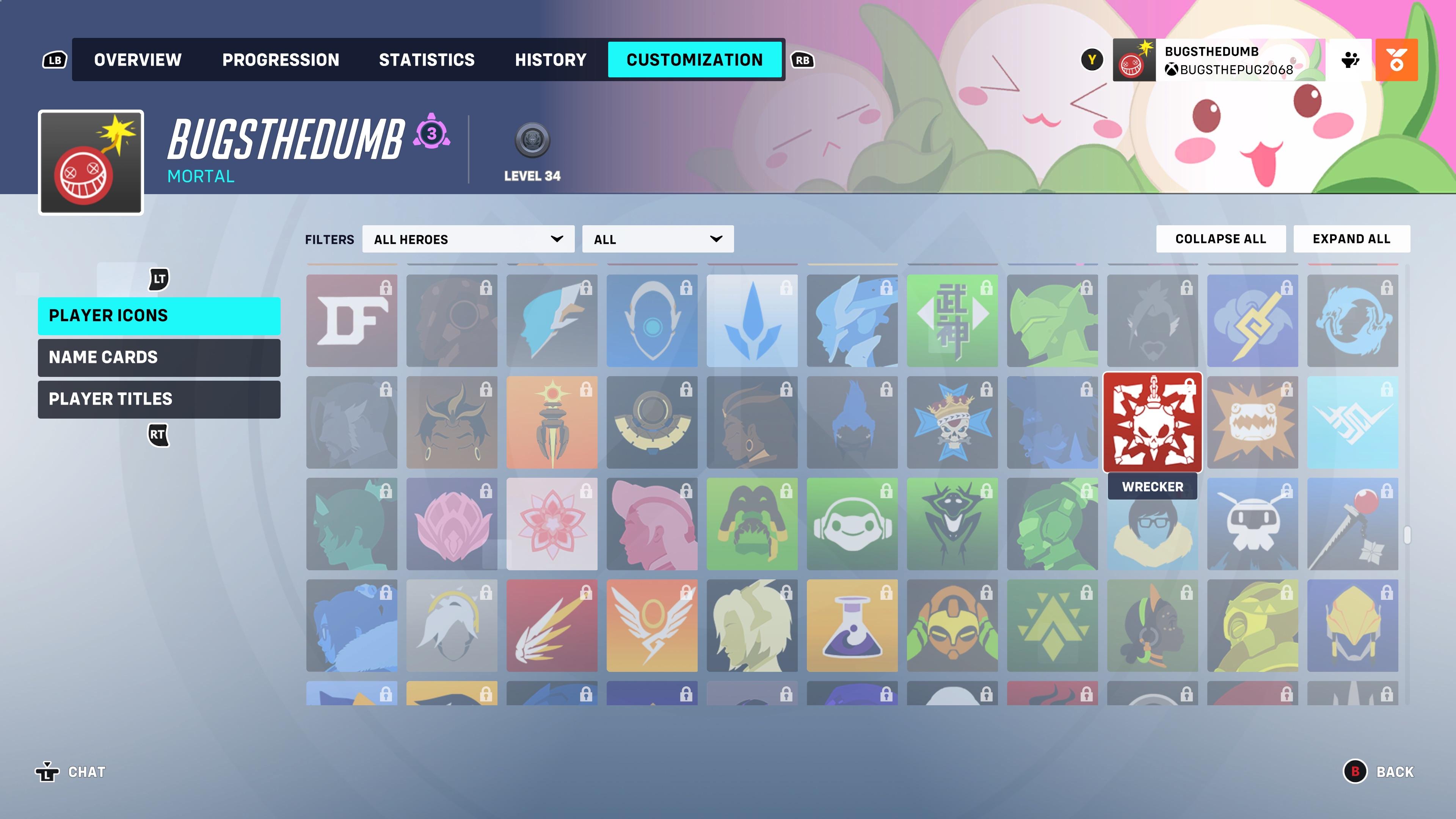Choose the green Genji helmet player icon
Image resolution: width=1456 pixels, height=819 pixels.
click(1053, 320)
